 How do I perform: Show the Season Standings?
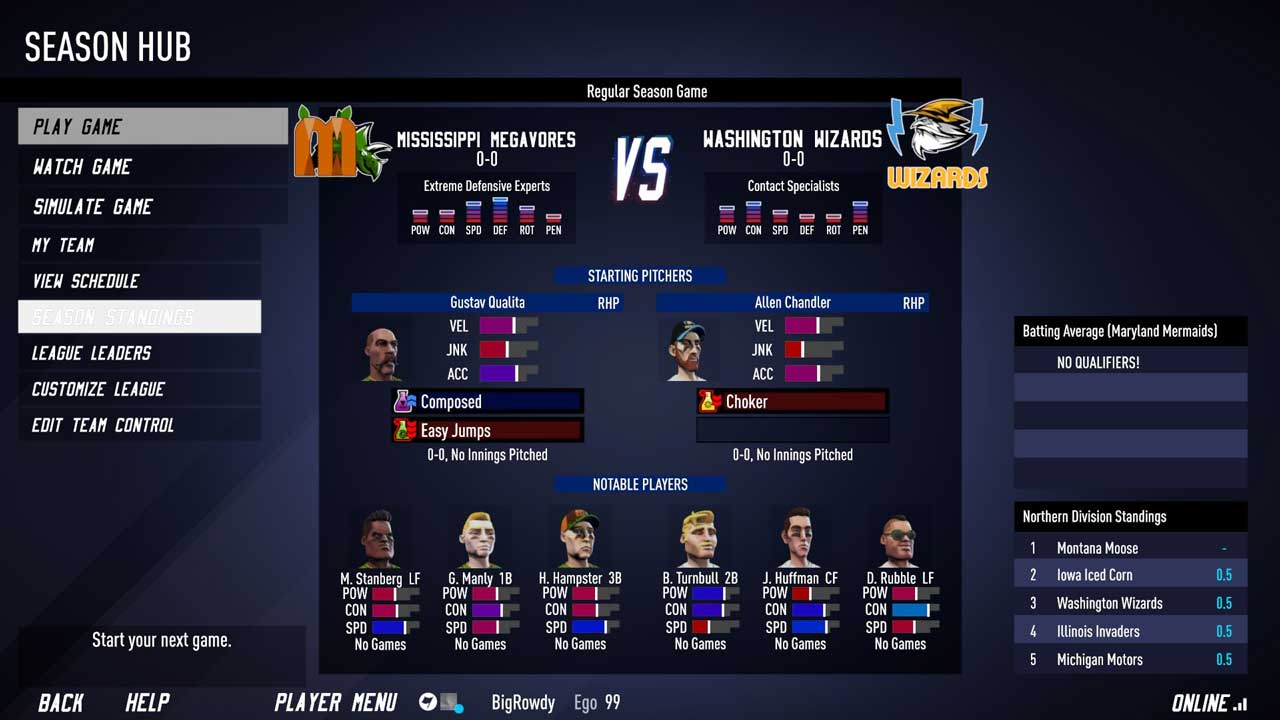coord(139,317)
